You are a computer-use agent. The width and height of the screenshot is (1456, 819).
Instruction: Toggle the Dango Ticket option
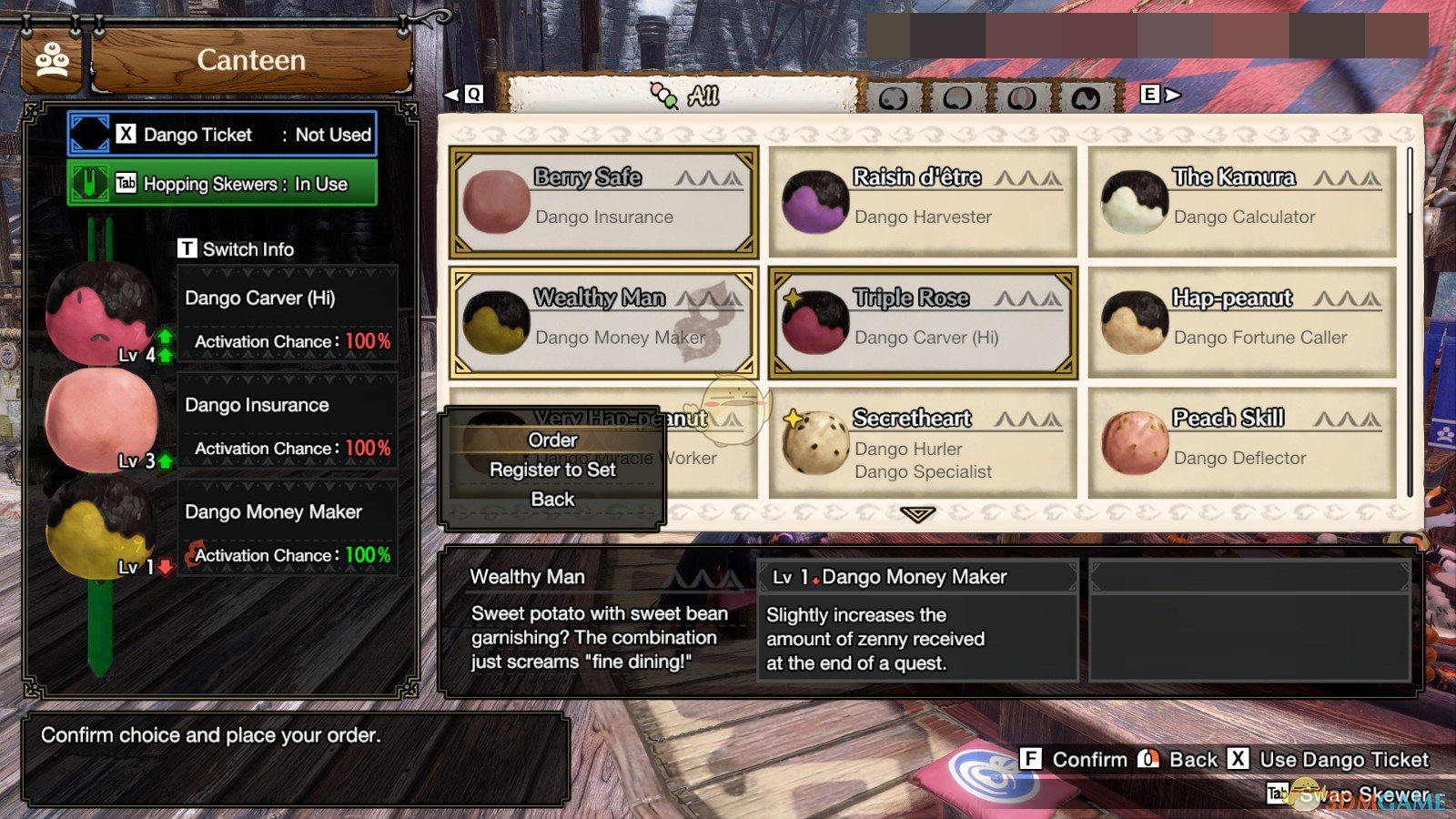pyautogui.click(x=223, y=135)
